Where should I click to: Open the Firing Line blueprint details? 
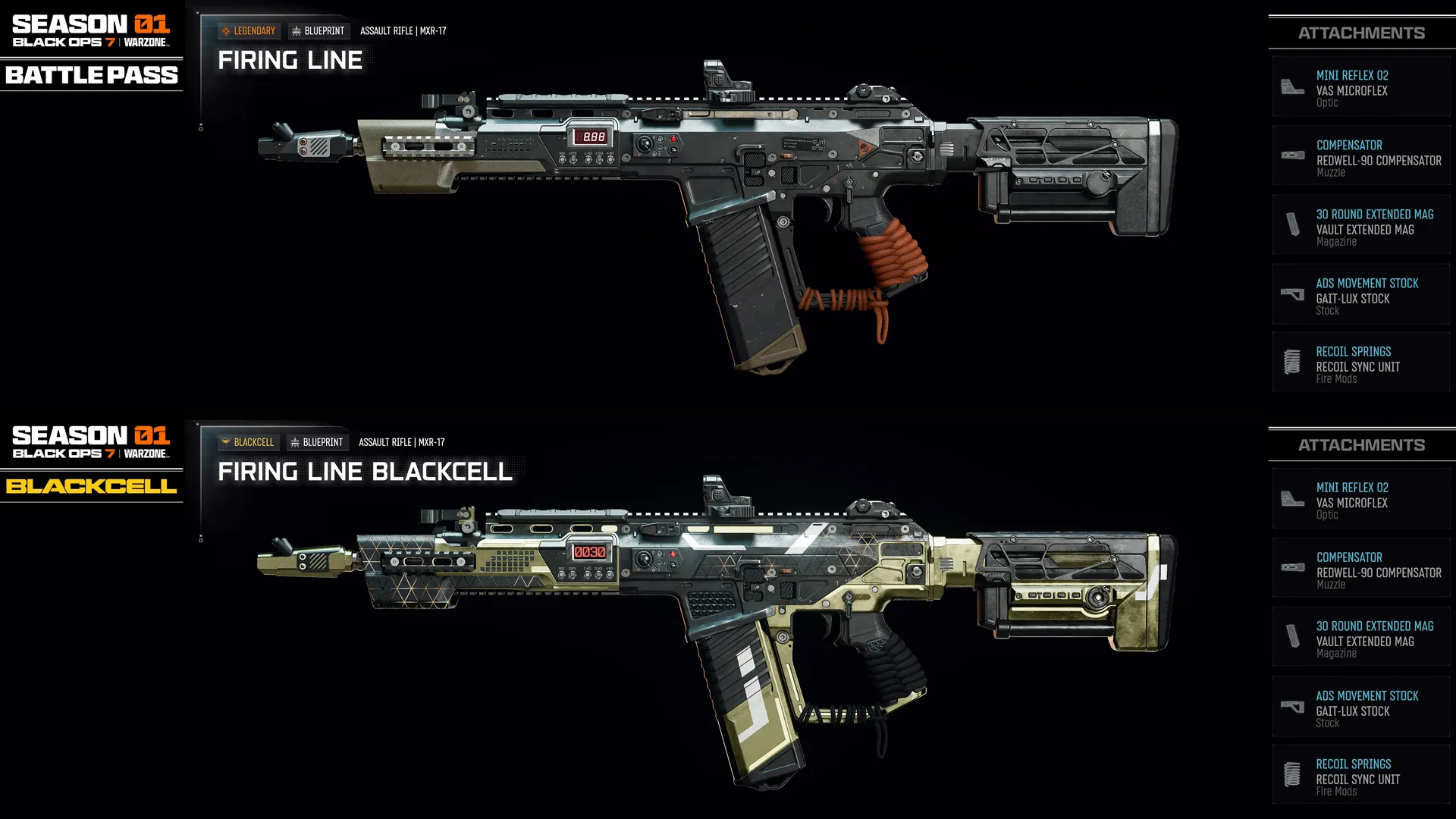point(289,59)
